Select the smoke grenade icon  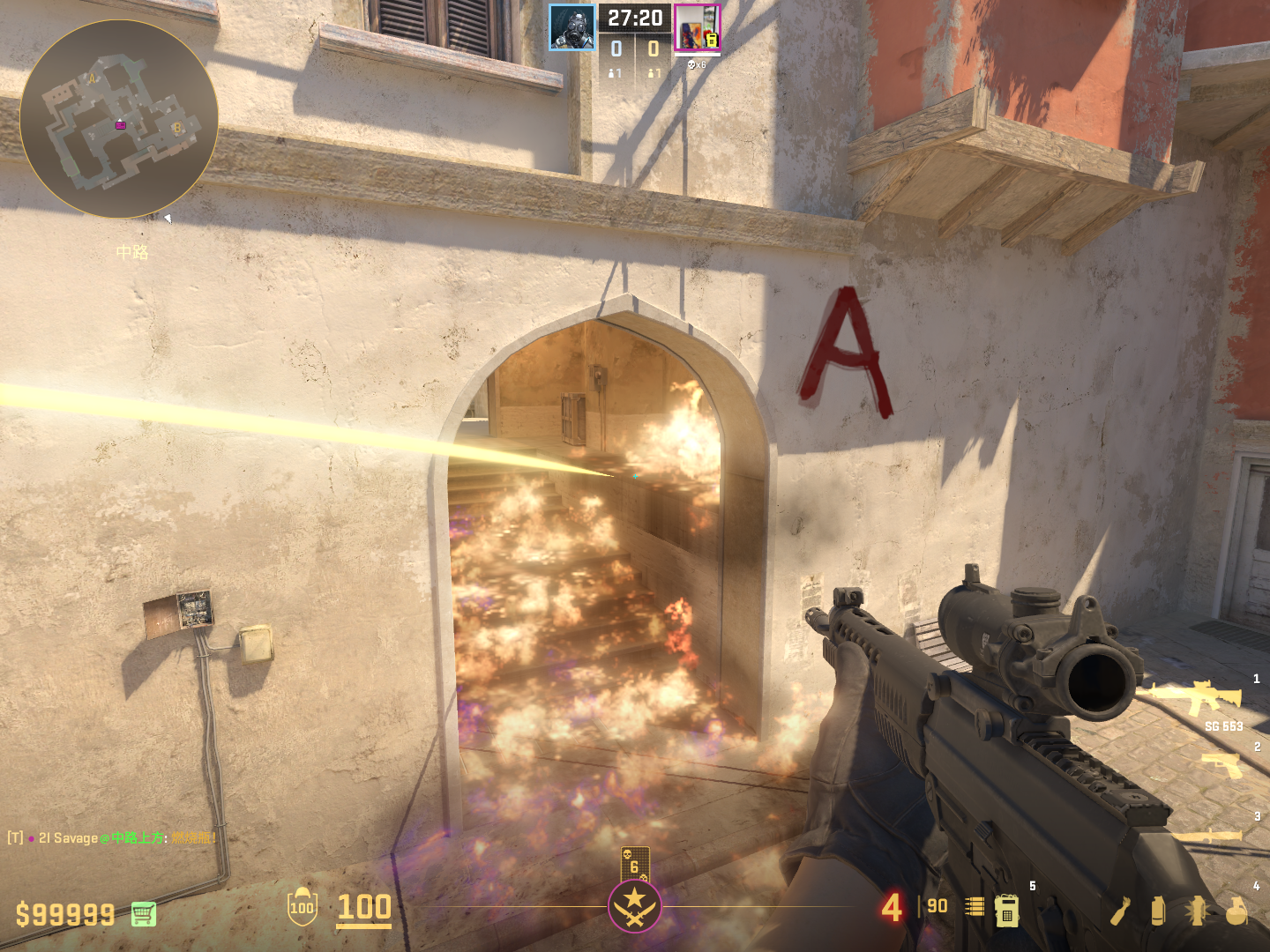(1158, 911)
